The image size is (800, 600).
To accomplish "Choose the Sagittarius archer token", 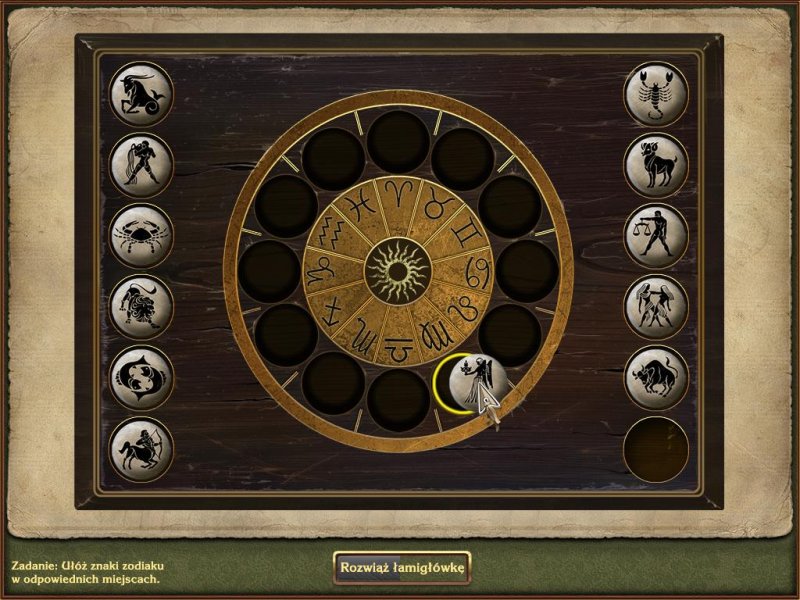I will 141,449.
